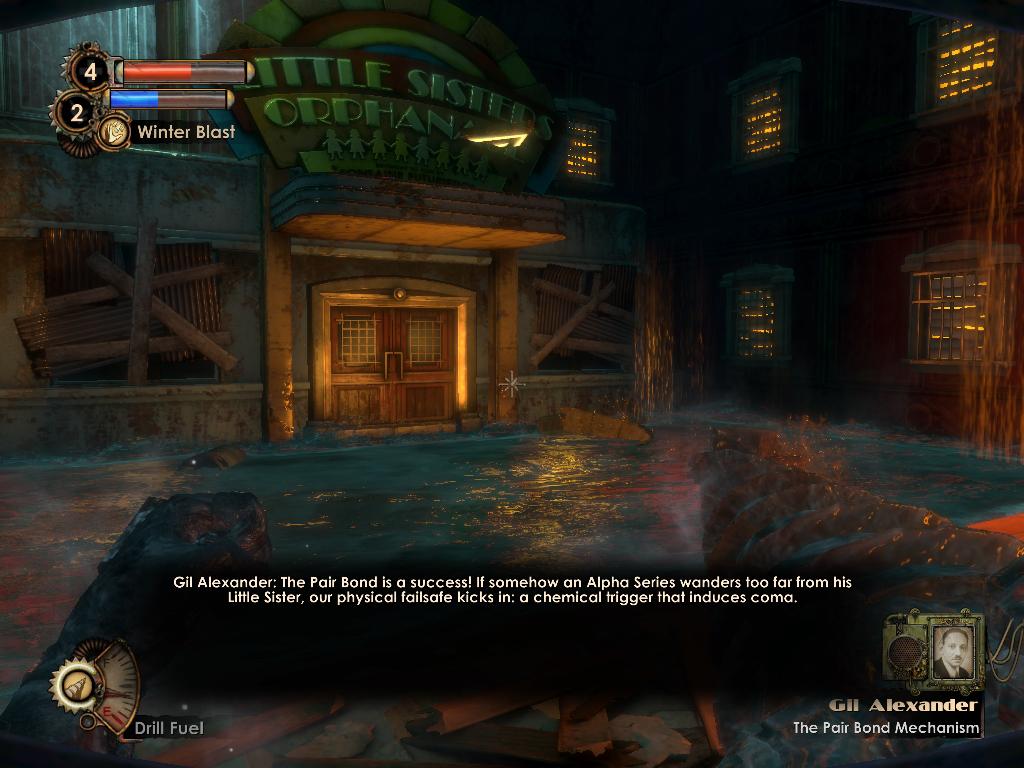Select the Winter Blast plasmid icon
The image size is (1024, 768).
pos(115,131)
